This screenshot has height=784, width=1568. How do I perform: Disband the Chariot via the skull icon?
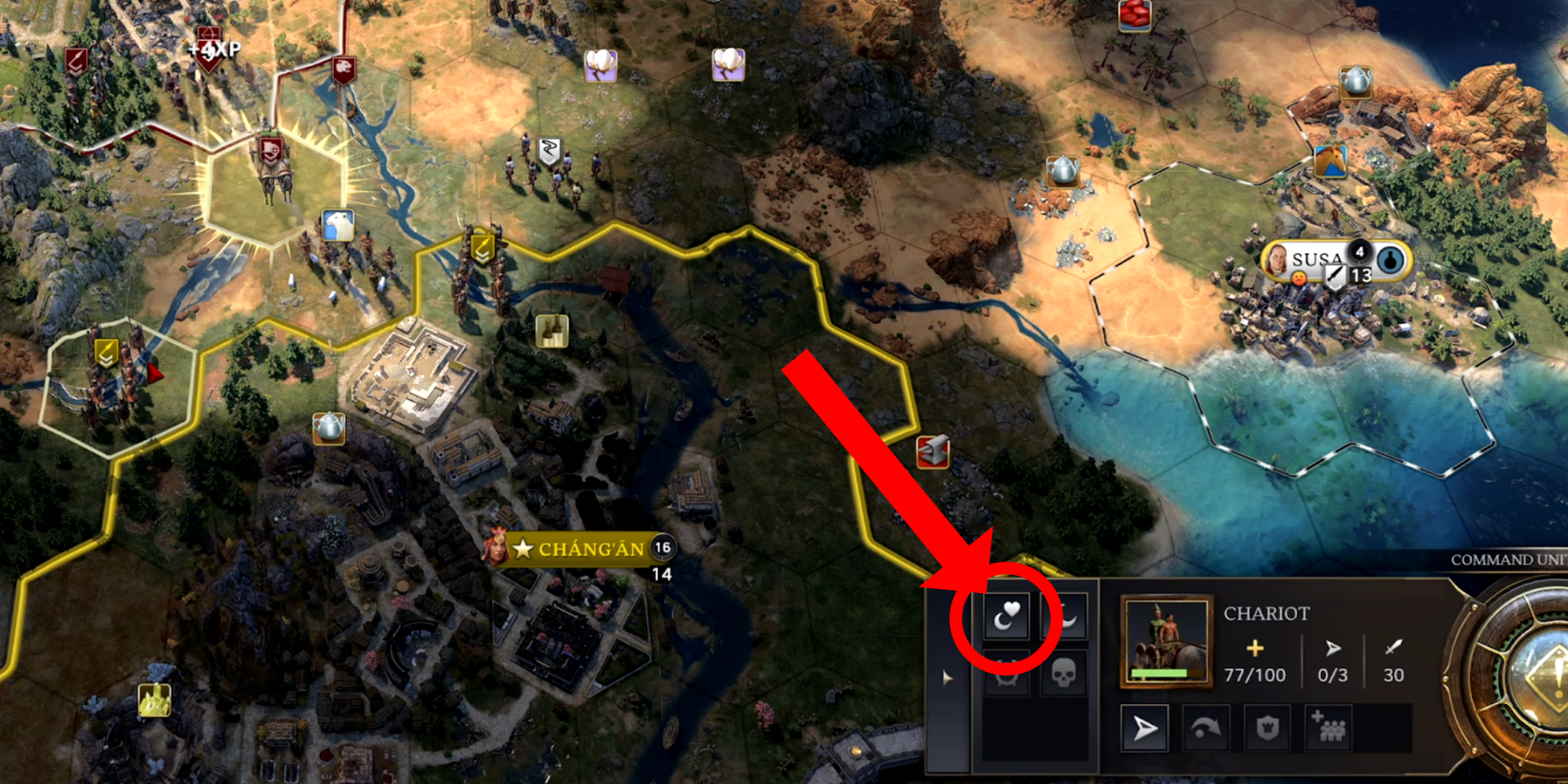coord(1062,675)
